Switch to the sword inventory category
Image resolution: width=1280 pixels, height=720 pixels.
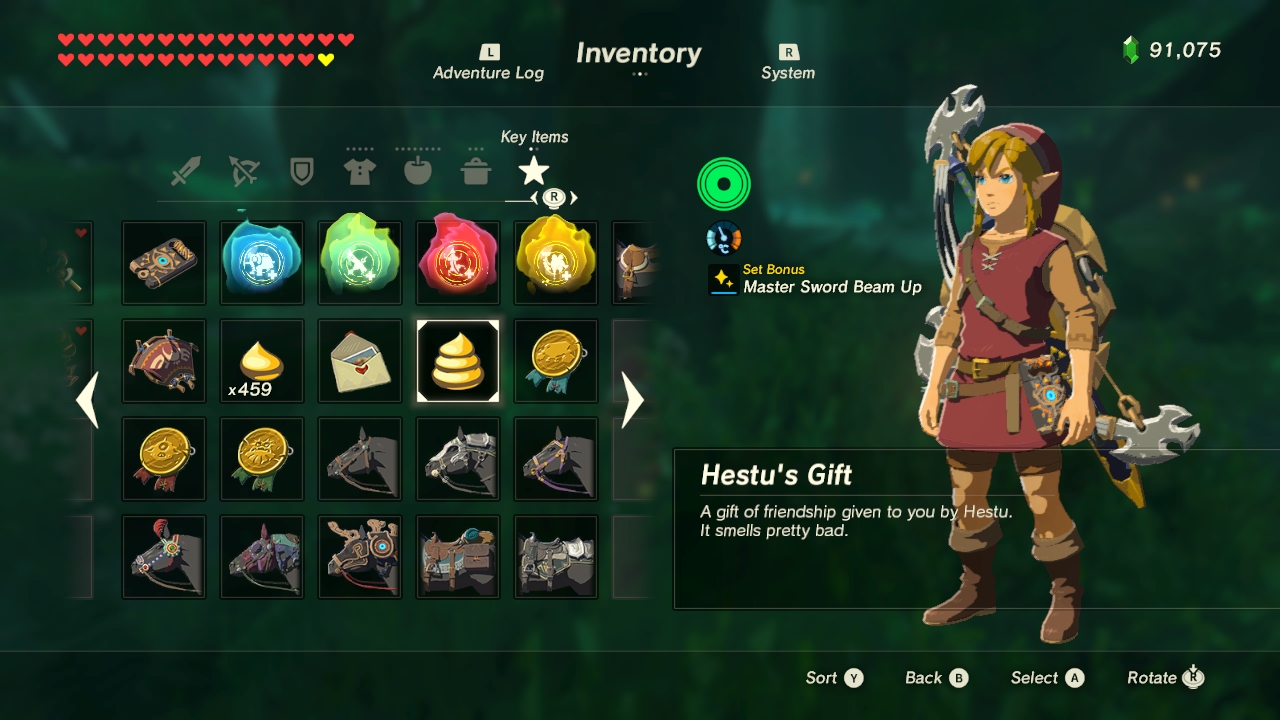(x=184, y=170)
